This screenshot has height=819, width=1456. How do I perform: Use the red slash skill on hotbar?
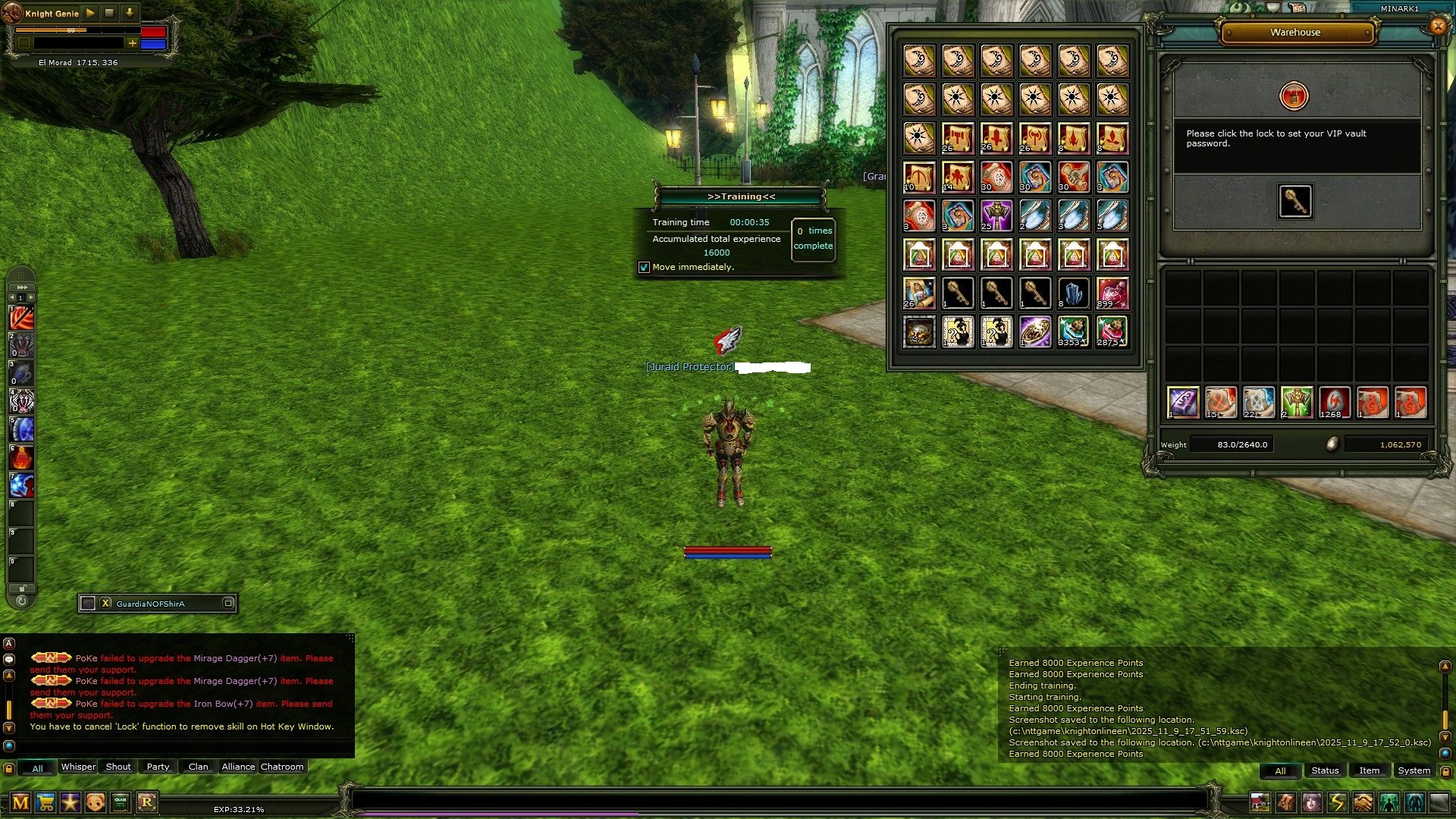[x=21, y=317]
